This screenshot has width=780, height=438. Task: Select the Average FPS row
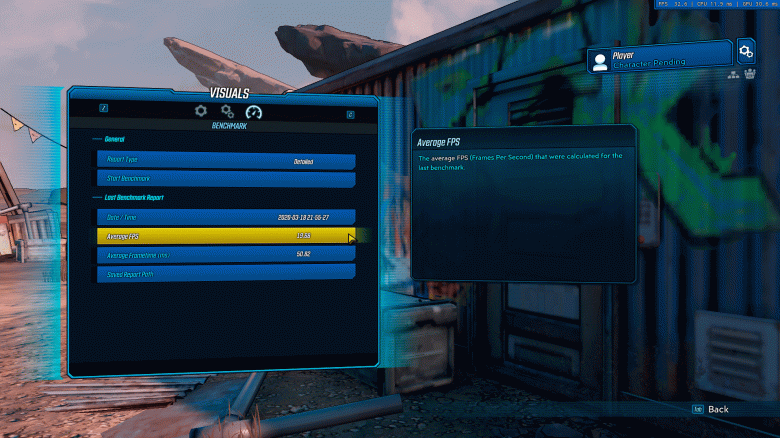(x=226, y=236)
